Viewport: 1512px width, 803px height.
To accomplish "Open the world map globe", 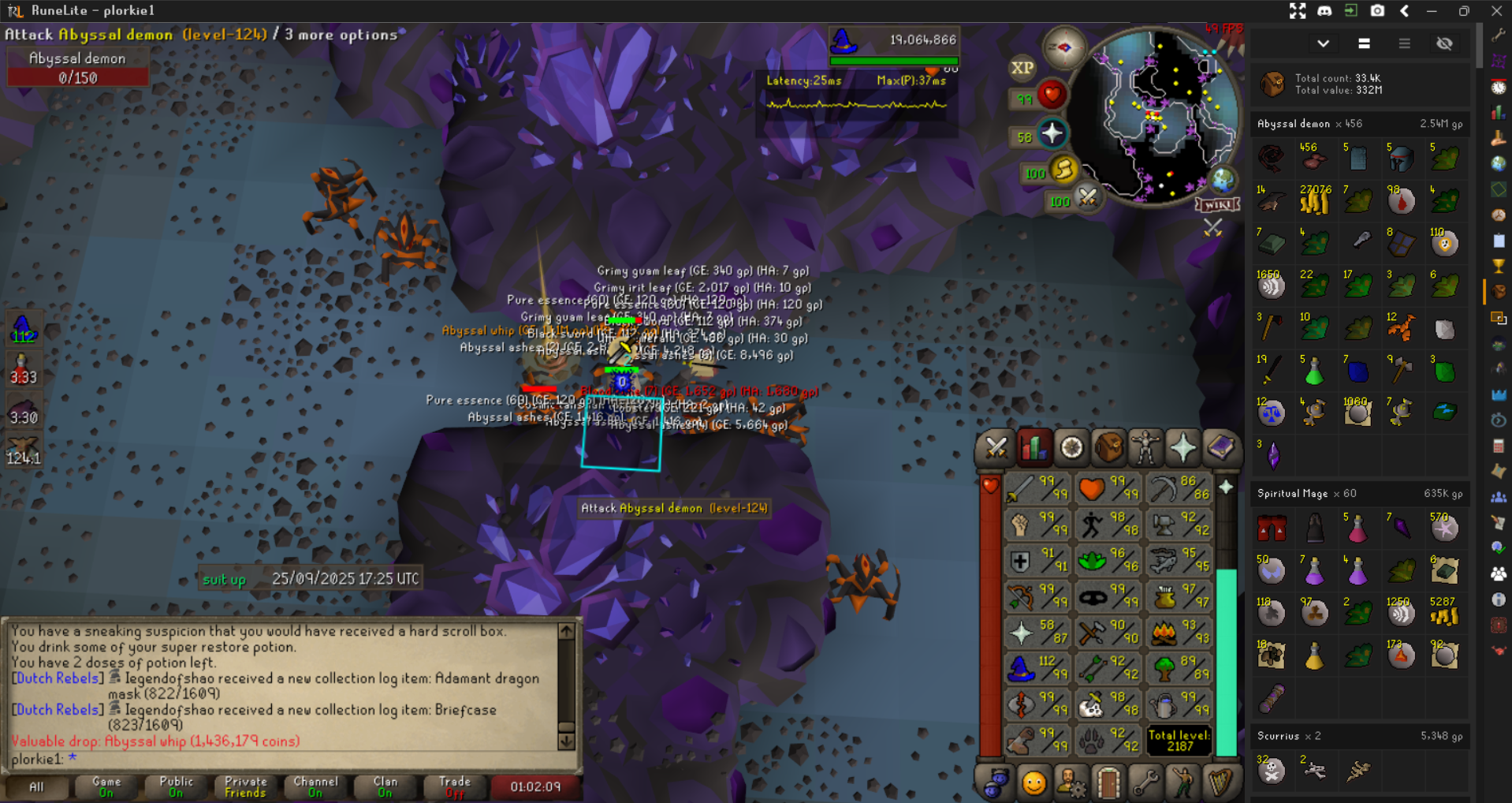I will pos(1223,181).
